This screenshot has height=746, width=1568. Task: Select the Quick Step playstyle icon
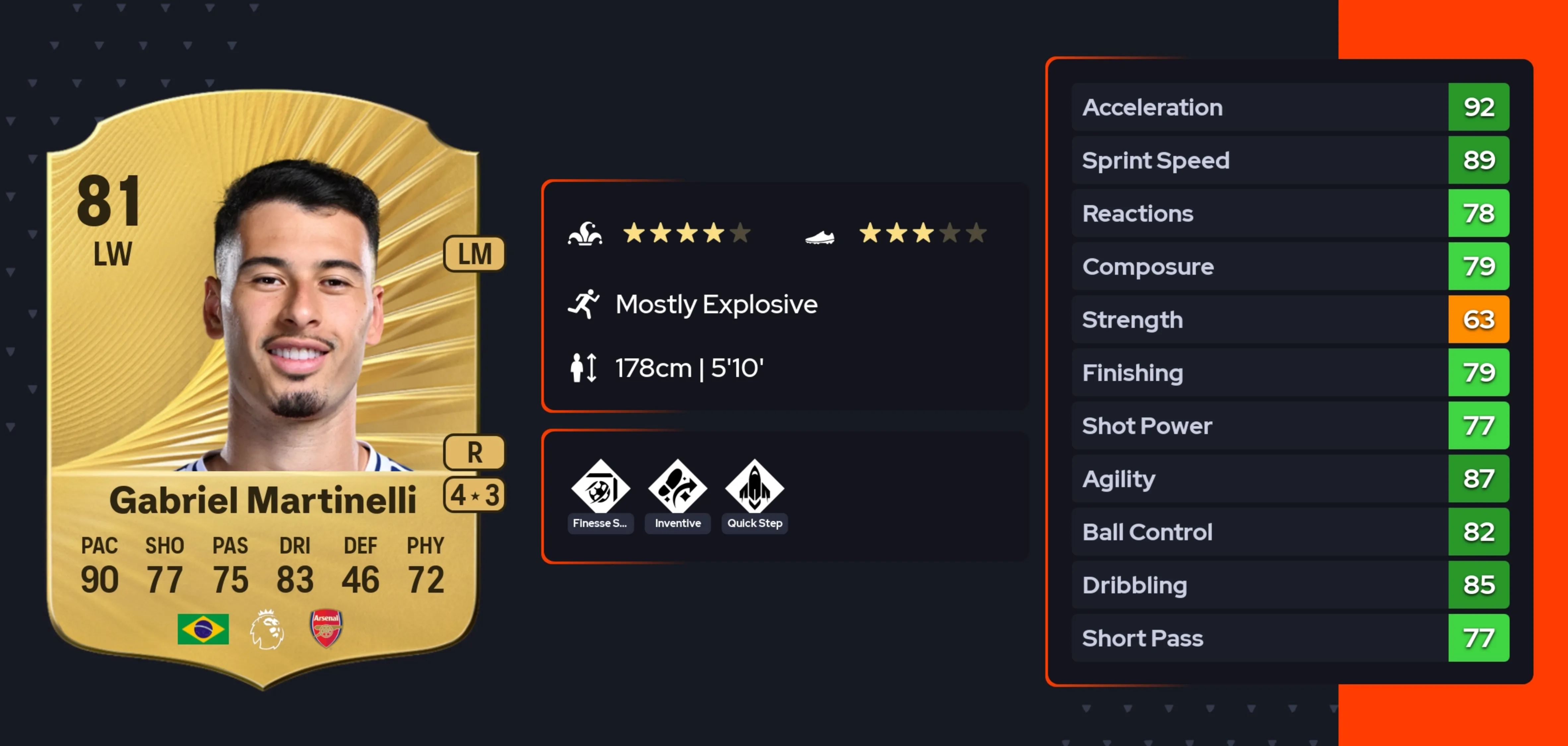754,487
